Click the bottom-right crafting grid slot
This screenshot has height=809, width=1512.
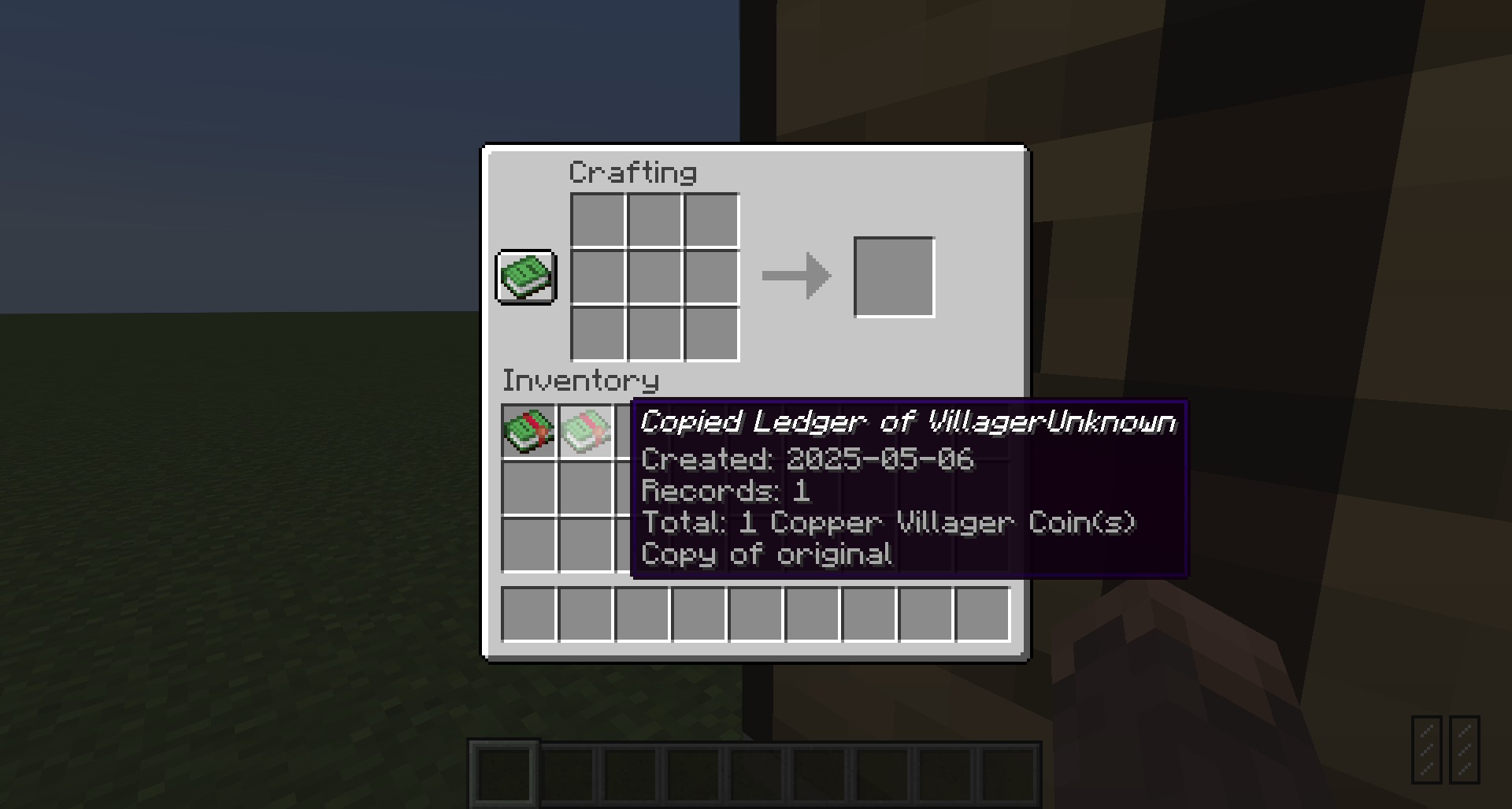pyautogui.click(x=711, y=333)
